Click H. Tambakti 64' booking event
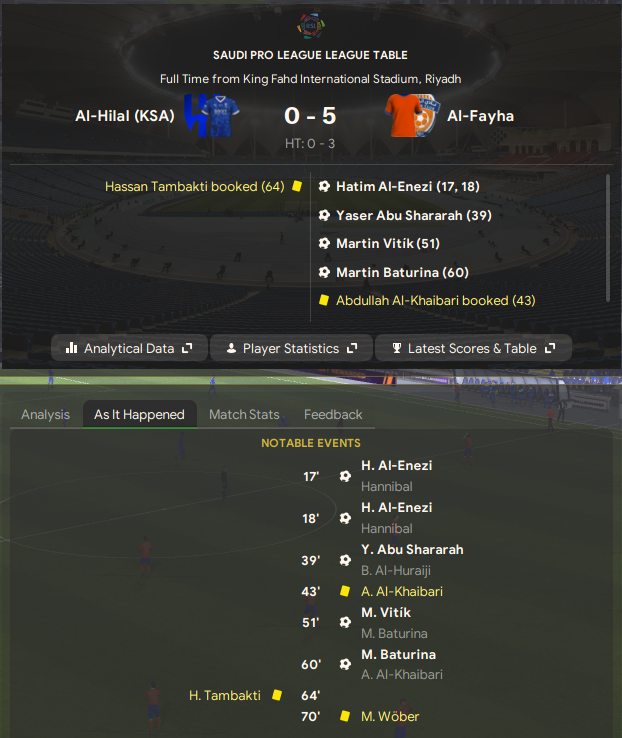622x738 pixels. pos(225,695)
